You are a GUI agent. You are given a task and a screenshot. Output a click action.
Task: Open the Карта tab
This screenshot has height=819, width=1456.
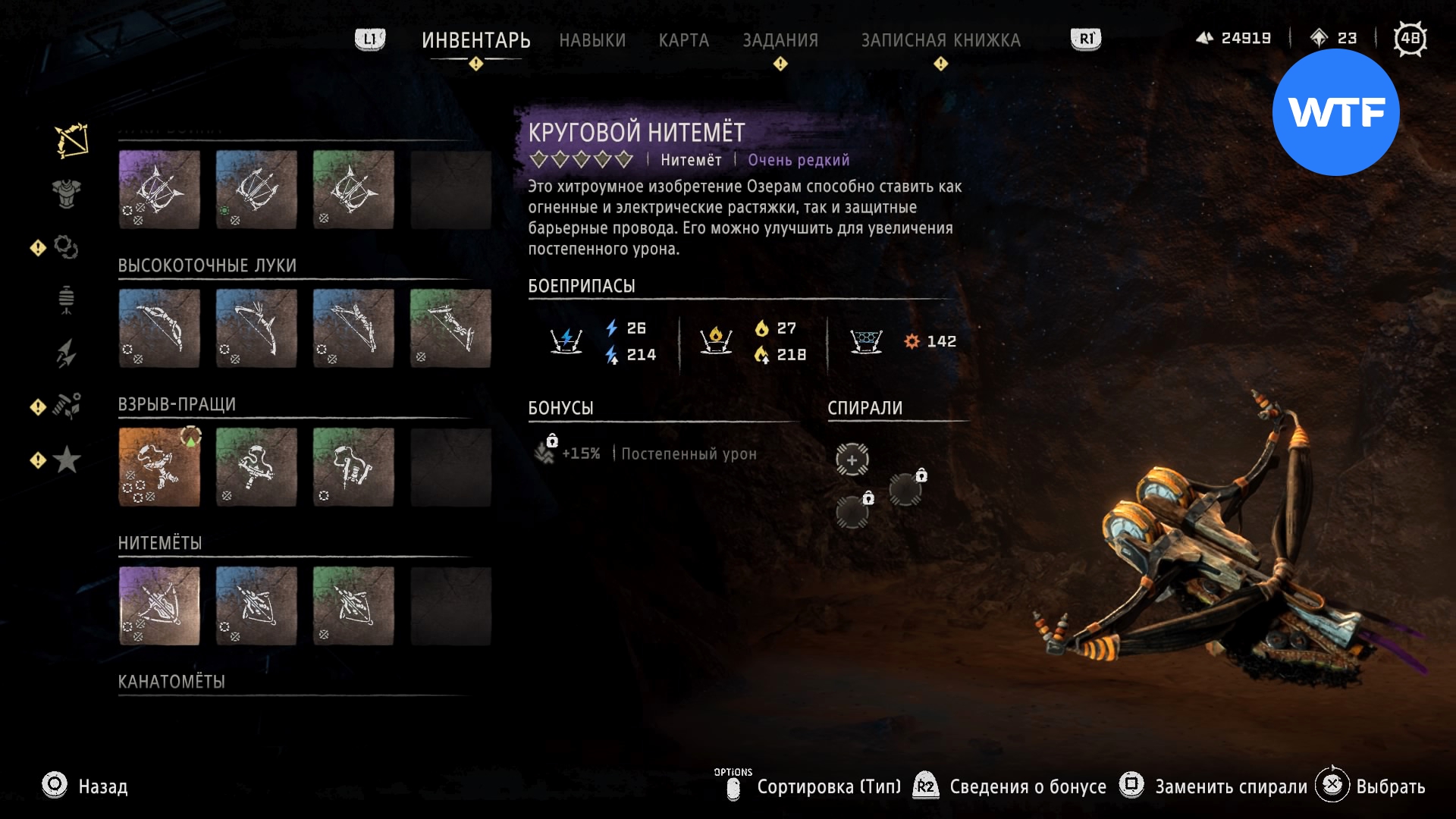tap(683, 40)
